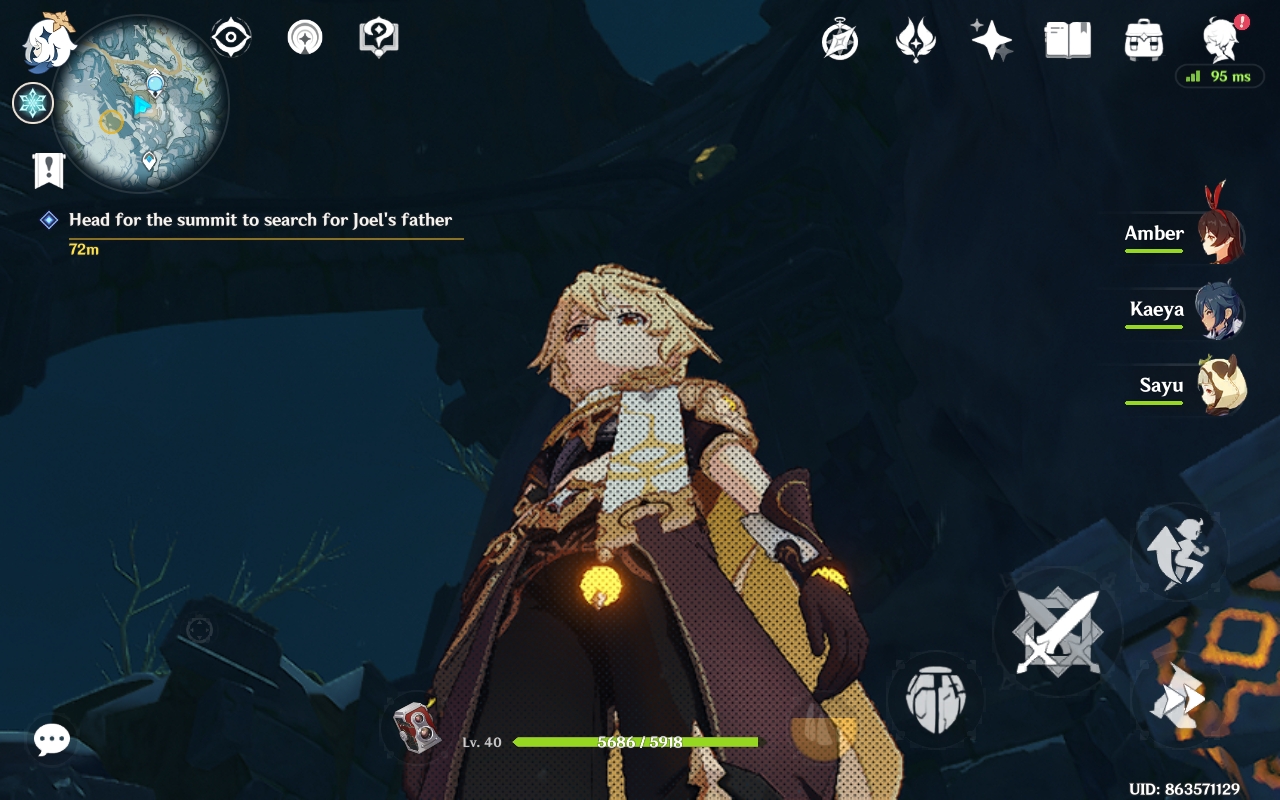Open the Battle Pass wings icon
Image resolution: width=1280 pixels, height=800 pixels.
point(915,38)
